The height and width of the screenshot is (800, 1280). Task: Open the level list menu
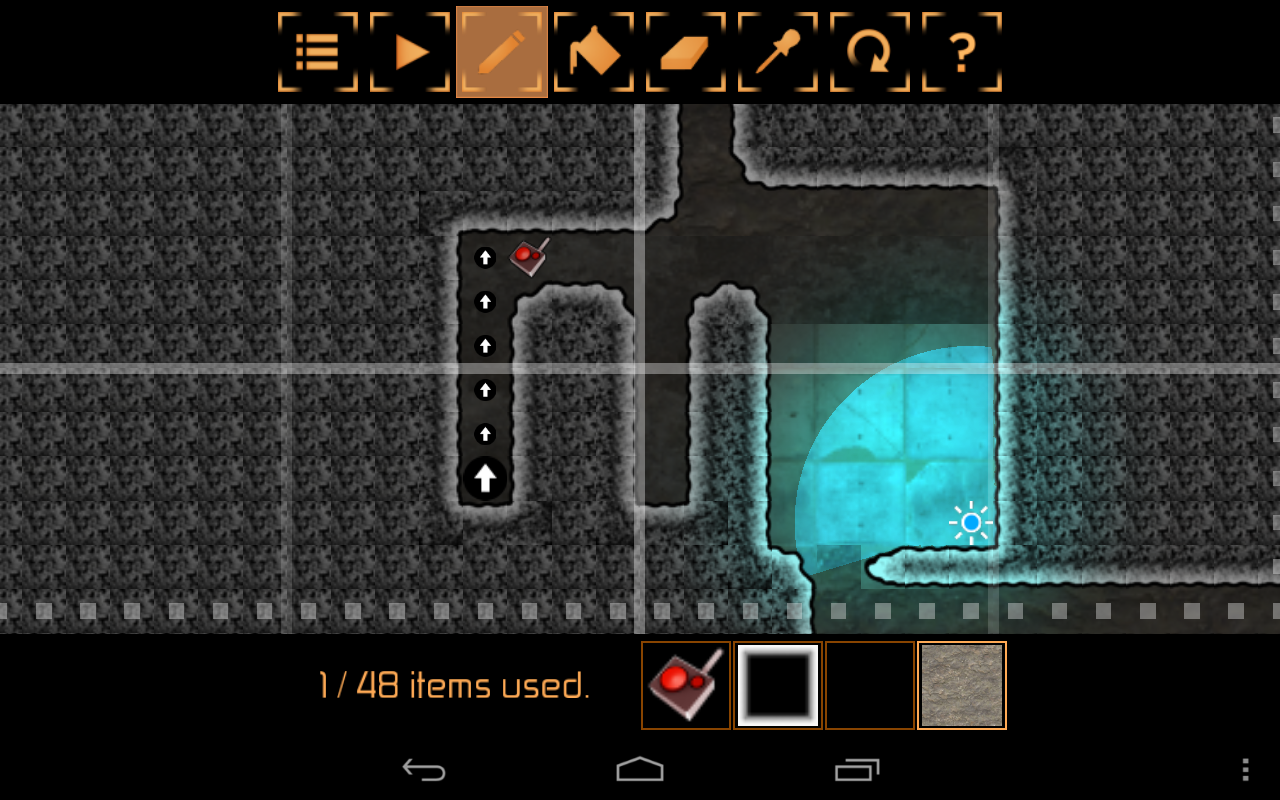click(x=317, y=51)
